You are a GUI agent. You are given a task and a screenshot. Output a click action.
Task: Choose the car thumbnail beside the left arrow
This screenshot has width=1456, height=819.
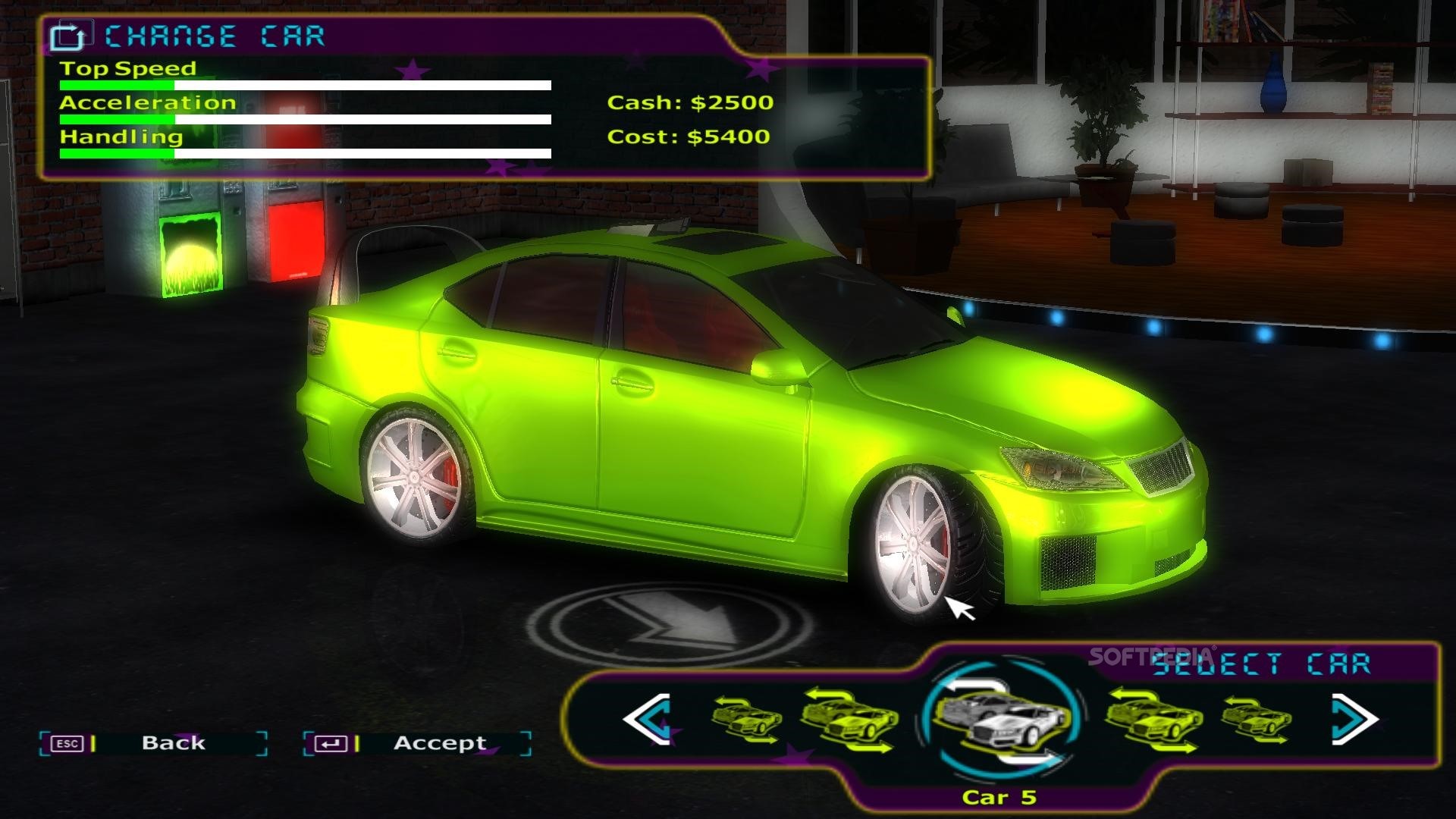[747, 719]
